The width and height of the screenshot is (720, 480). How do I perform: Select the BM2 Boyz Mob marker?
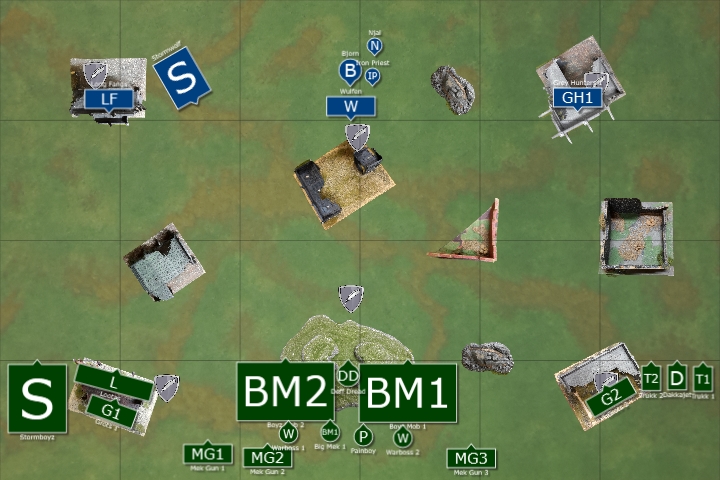point(285,392)
